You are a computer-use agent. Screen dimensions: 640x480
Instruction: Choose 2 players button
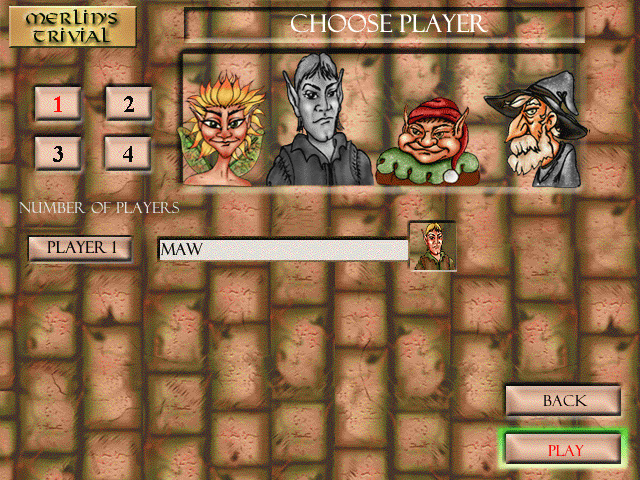point(128,103)
